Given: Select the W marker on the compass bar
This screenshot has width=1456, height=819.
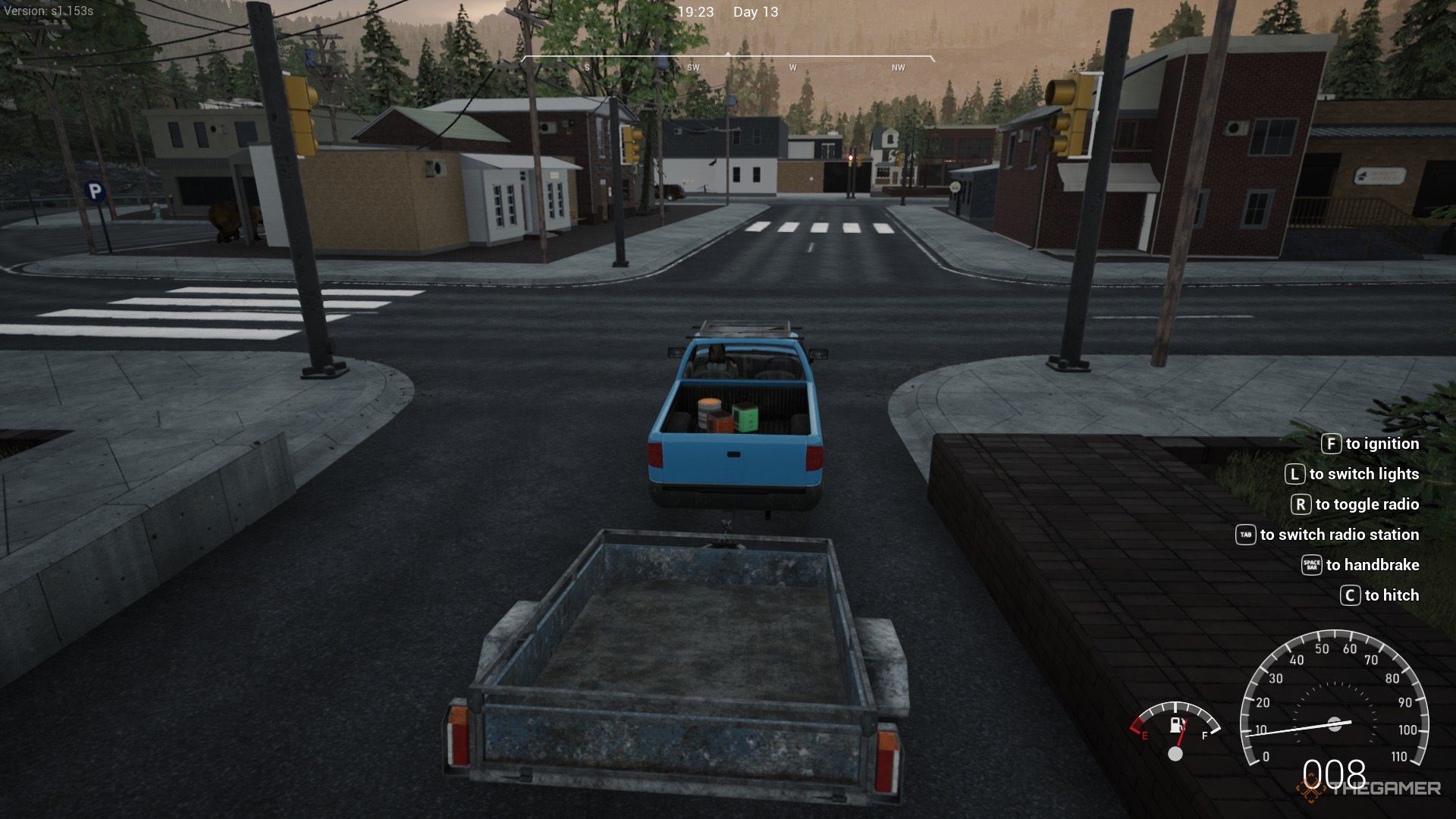Looking at the screenshot, I should [x=792, y=67].
